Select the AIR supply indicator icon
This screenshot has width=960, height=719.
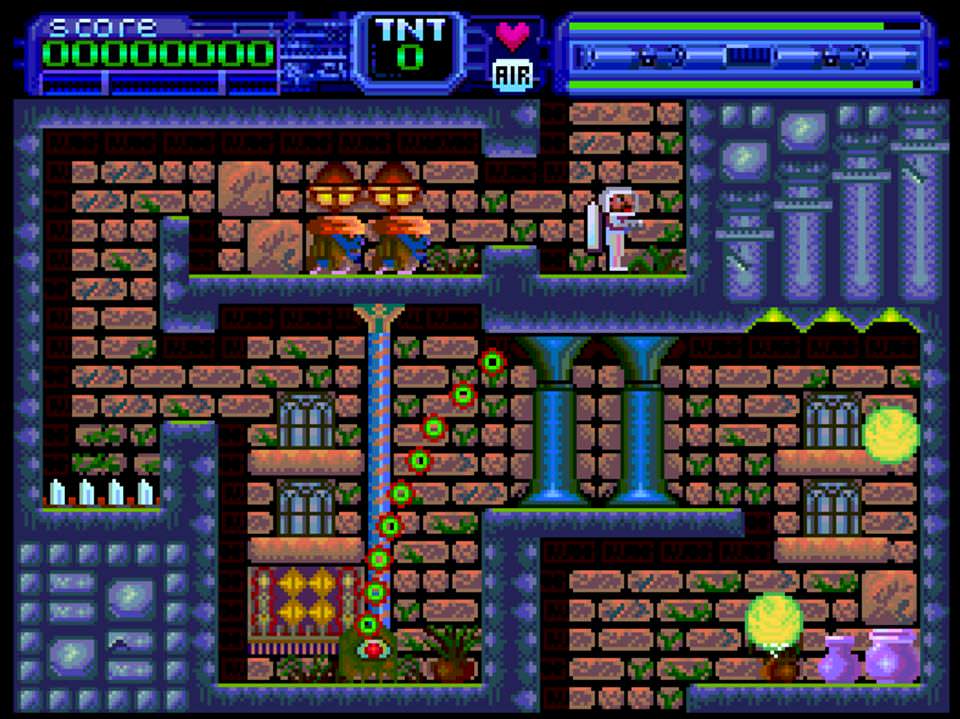(x=513, y=73)
